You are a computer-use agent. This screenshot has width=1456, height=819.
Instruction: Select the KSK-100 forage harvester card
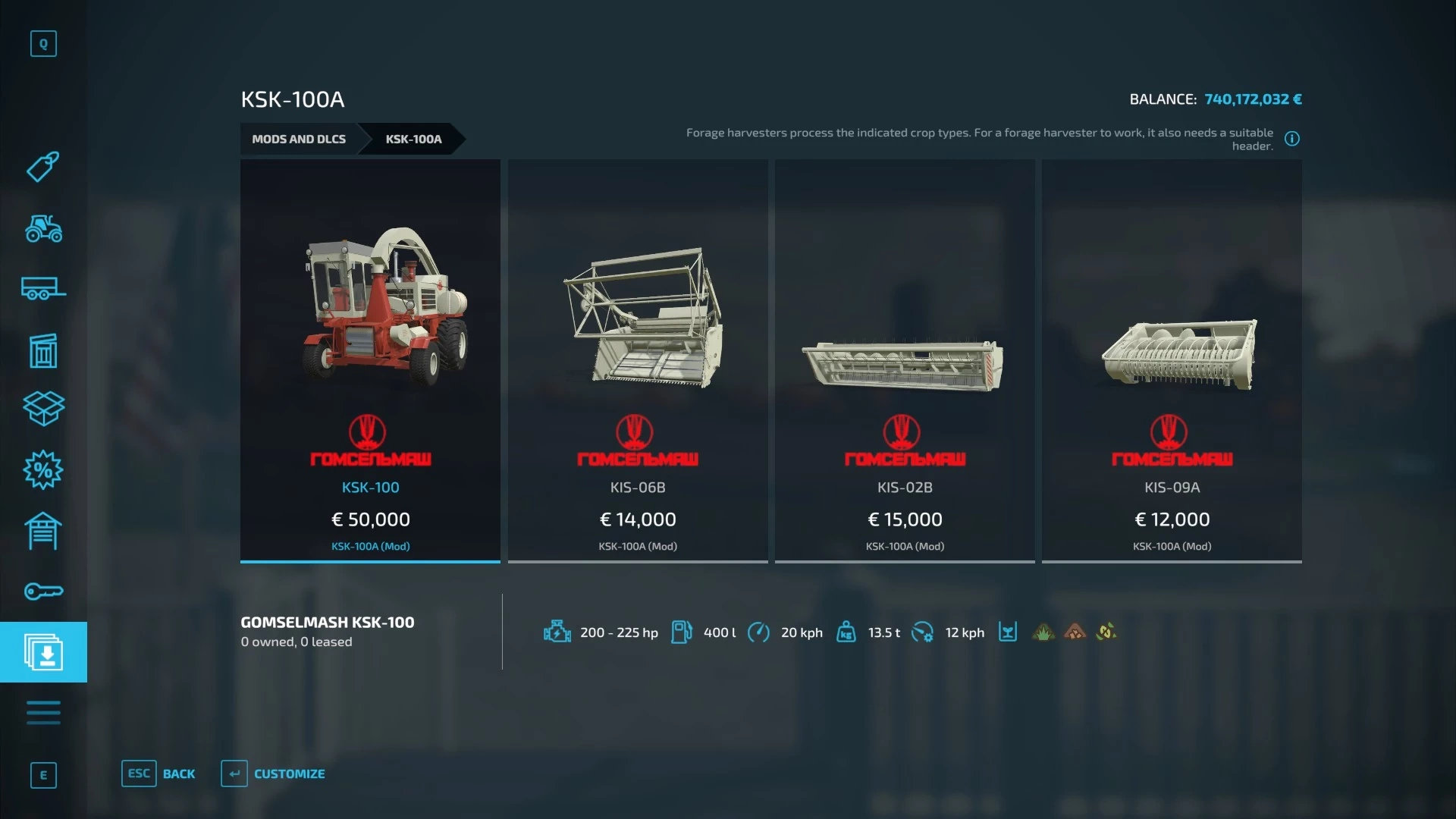click(x=370, y=360)
